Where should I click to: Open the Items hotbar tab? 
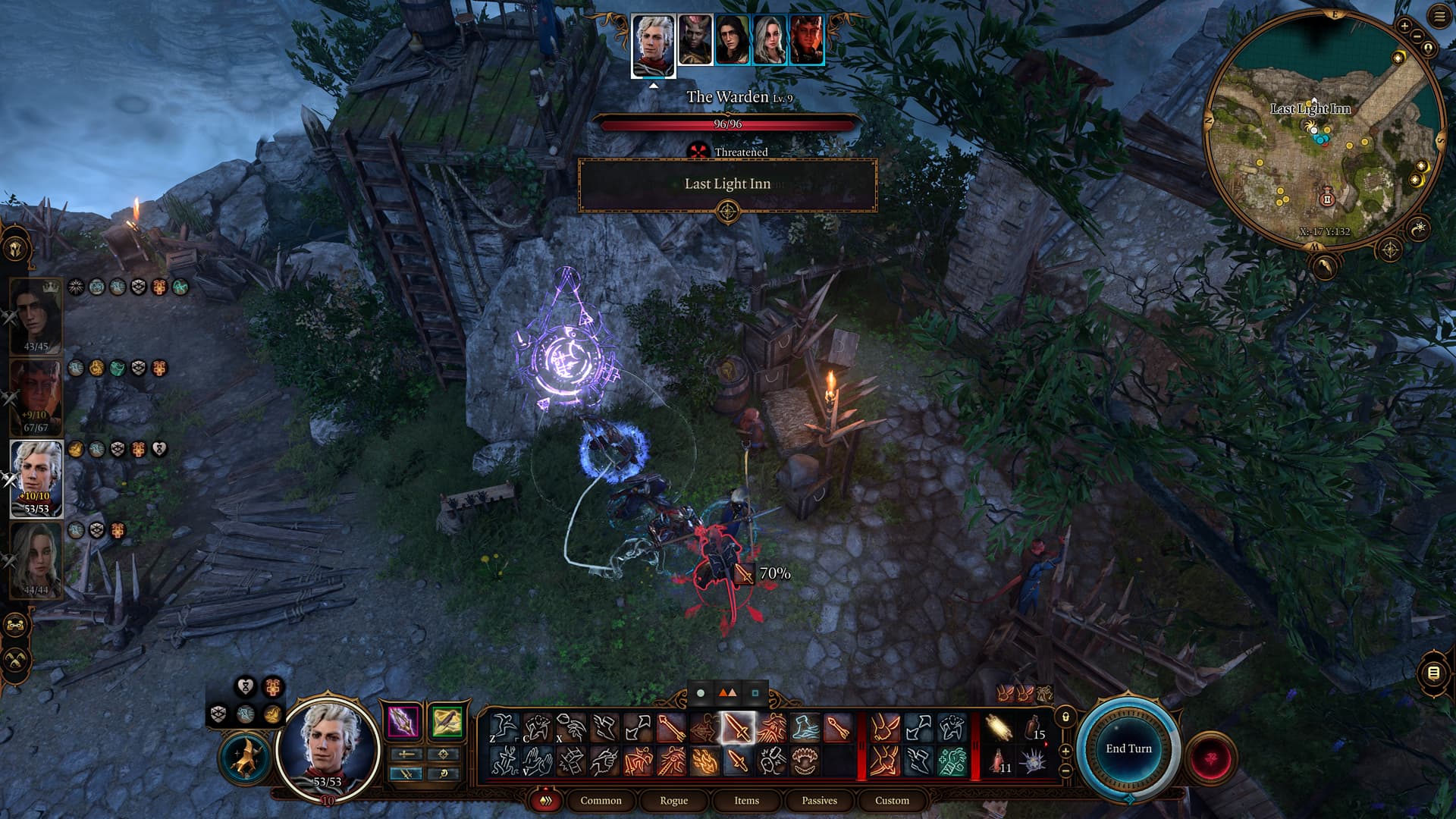(746, 800)
